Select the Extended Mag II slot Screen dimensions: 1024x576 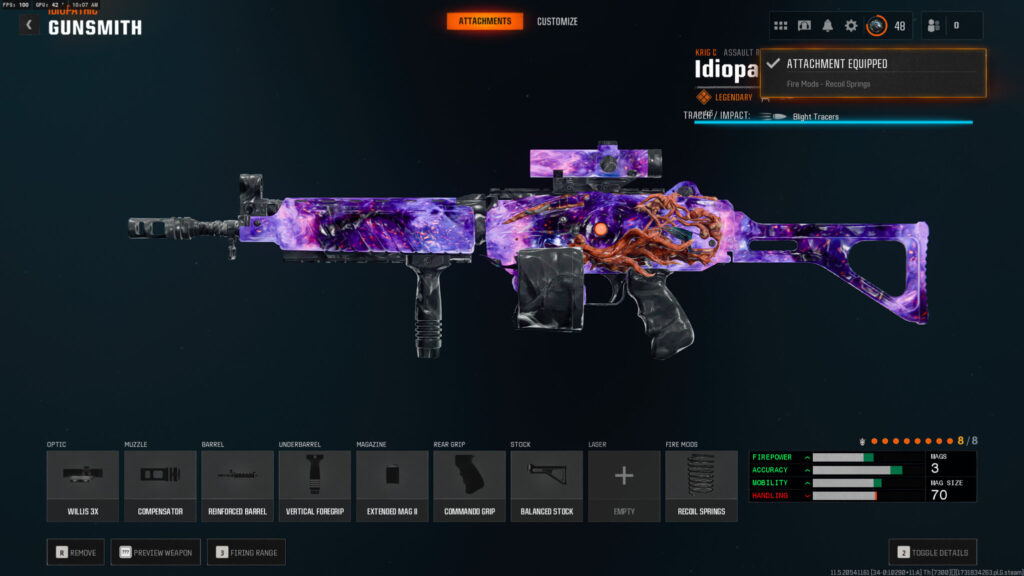[x=392, y=485]
